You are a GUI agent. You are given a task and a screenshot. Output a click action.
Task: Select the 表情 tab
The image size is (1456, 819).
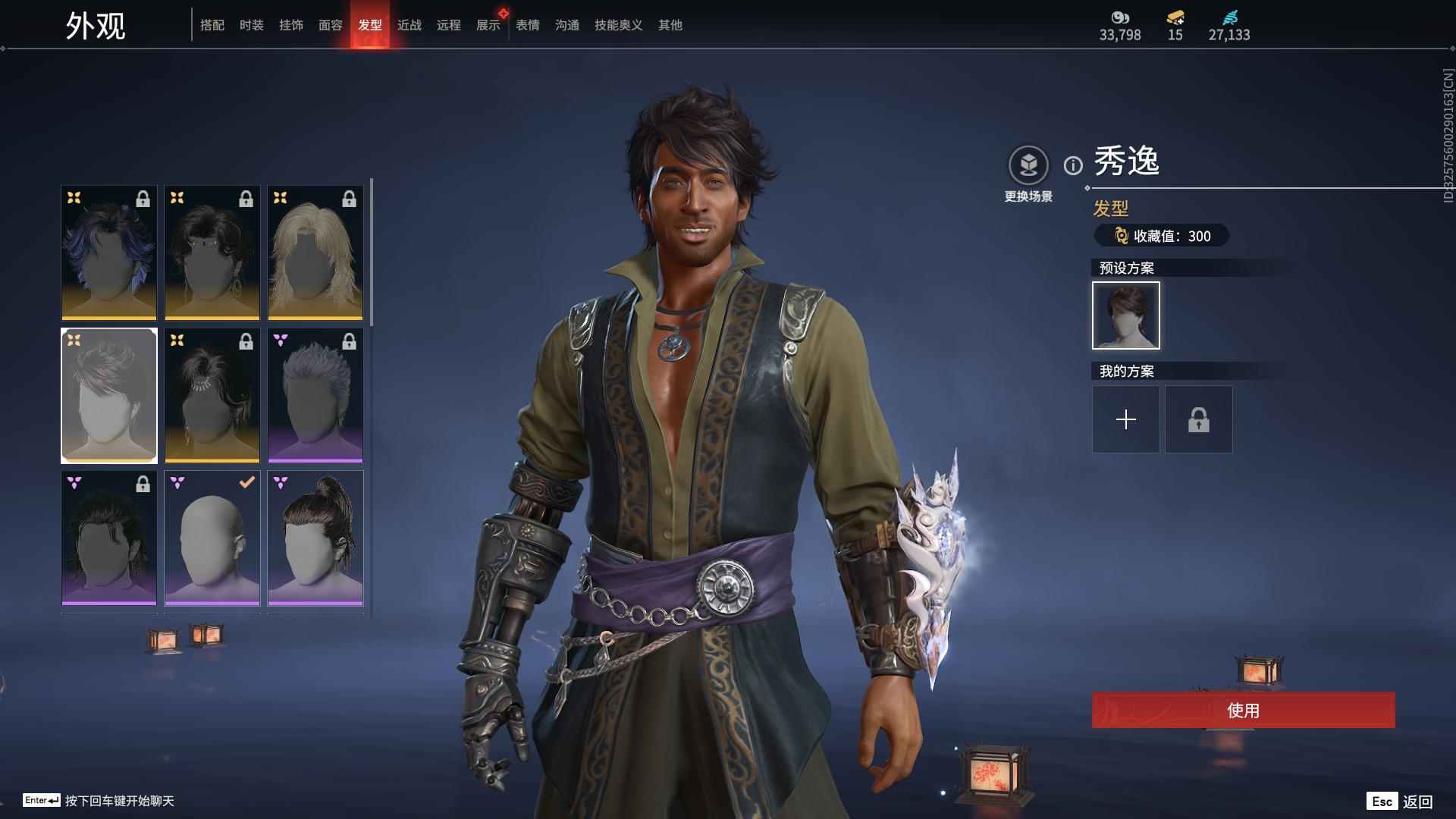pos(528,25)
